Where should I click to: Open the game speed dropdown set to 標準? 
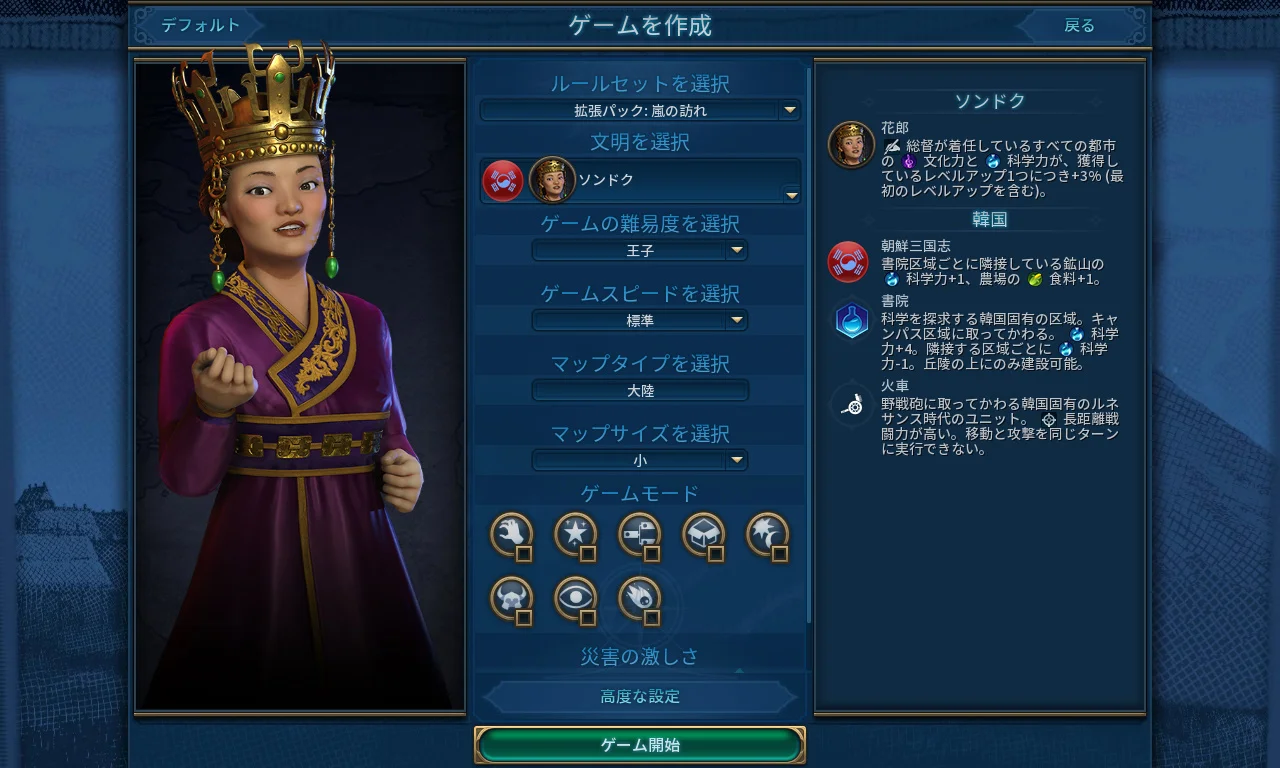[640, 320]
